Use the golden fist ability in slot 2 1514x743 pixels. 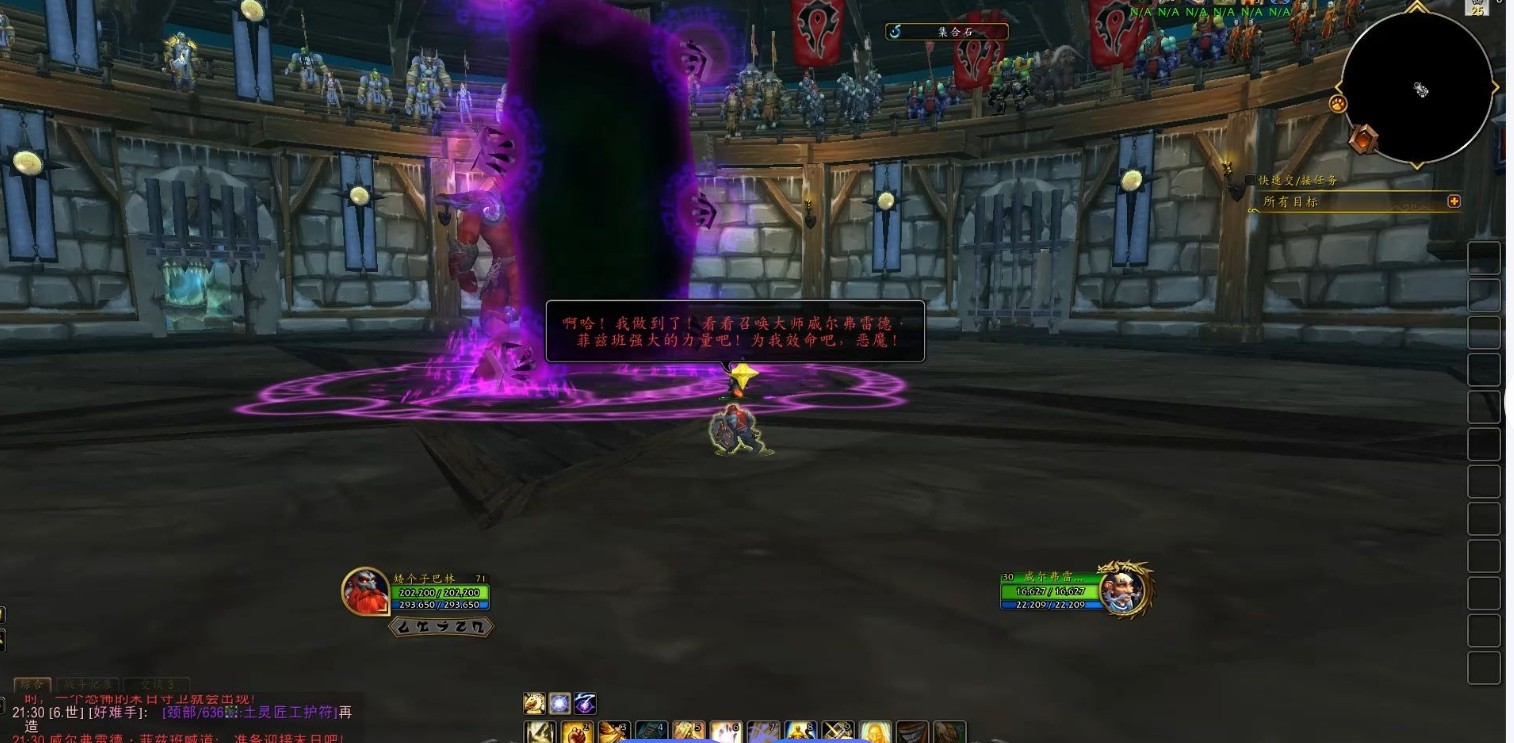[x=577, y=733]
